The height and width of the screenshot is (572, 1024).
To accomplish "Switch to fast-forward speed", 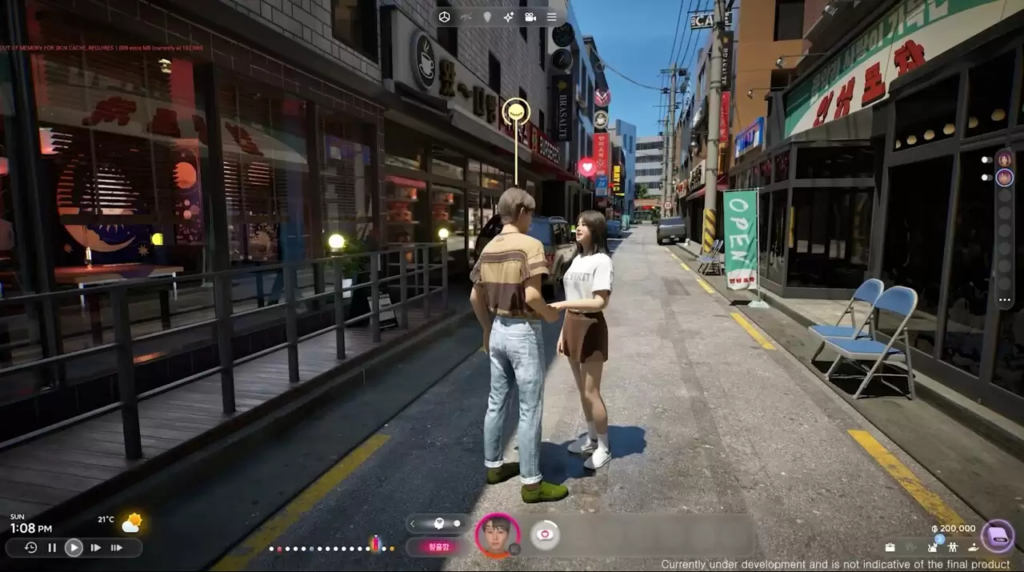I will 95,548.
